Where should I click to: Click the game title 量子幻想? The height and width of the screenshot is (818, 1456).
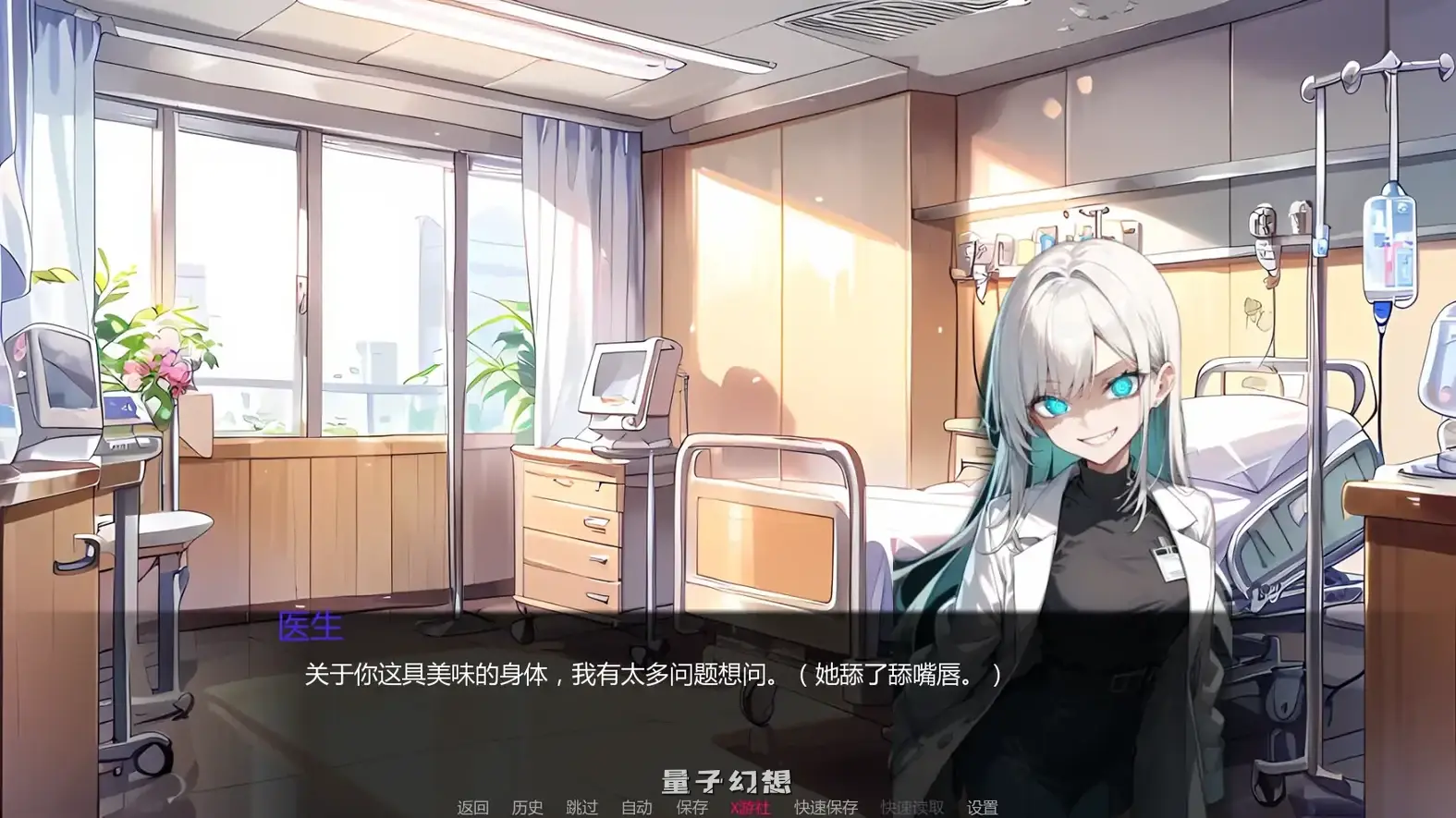point(727,780)
